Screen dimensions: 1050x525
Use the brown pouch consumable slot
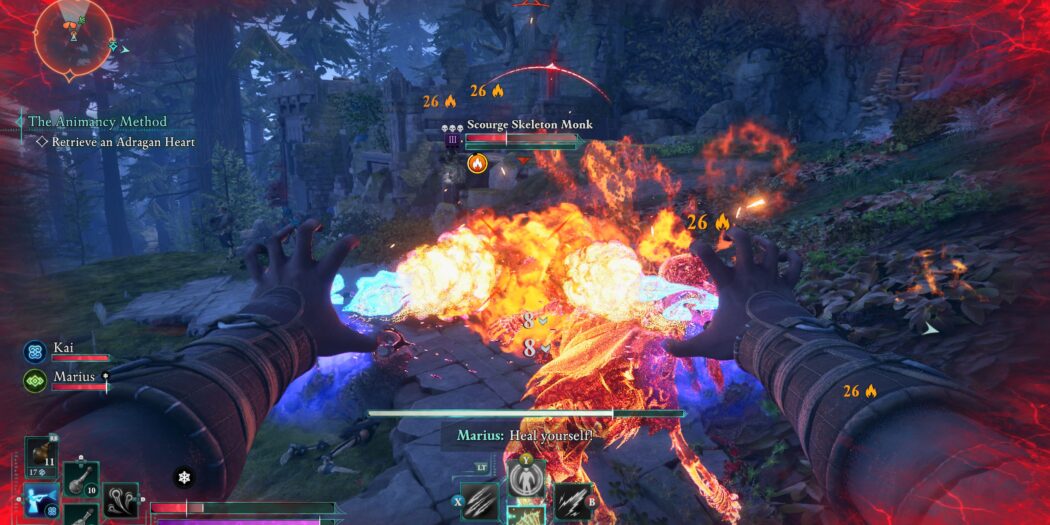point(41,452)
